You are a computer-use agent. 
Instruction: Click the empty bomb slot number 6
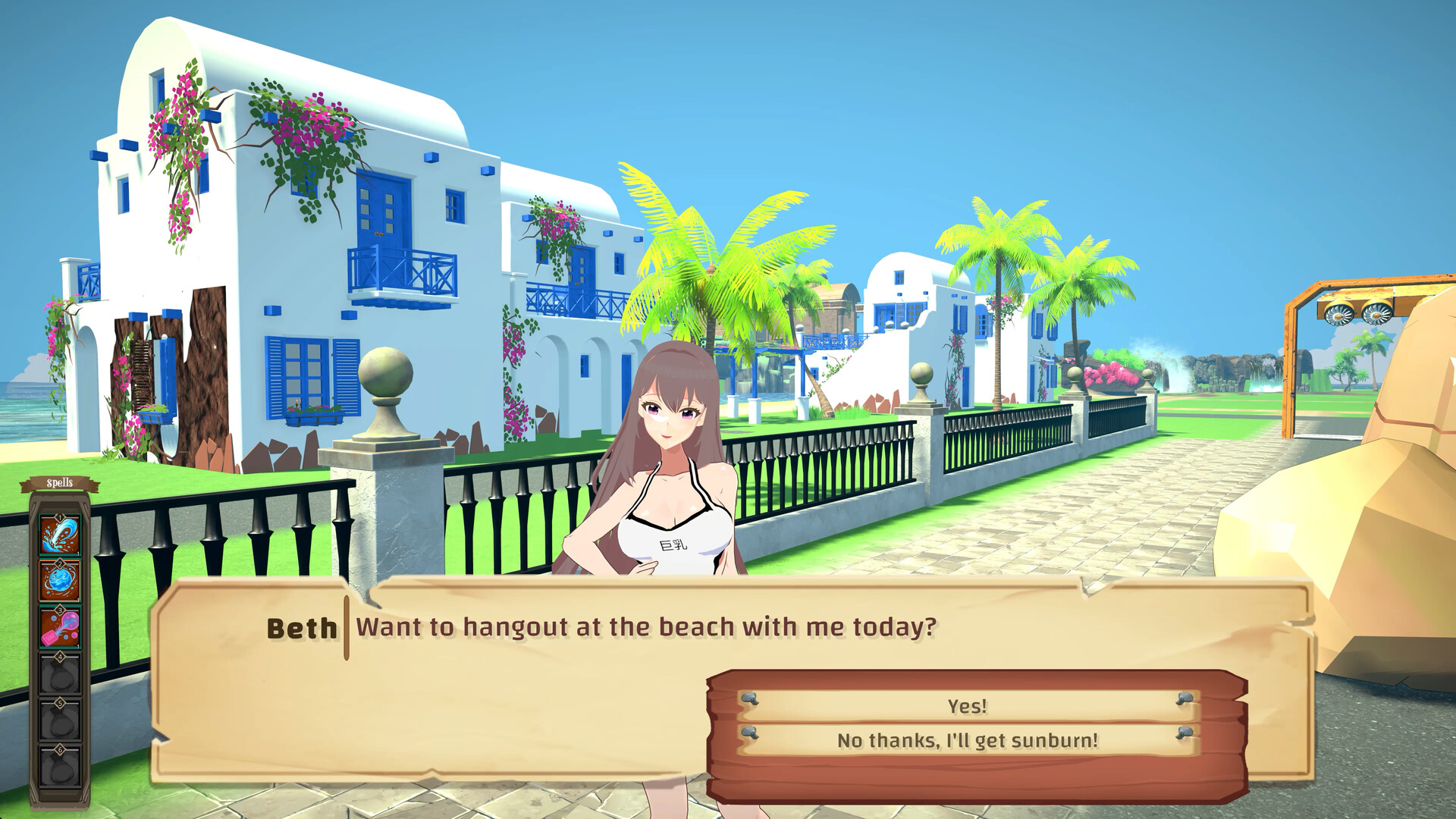pos(60,764)
